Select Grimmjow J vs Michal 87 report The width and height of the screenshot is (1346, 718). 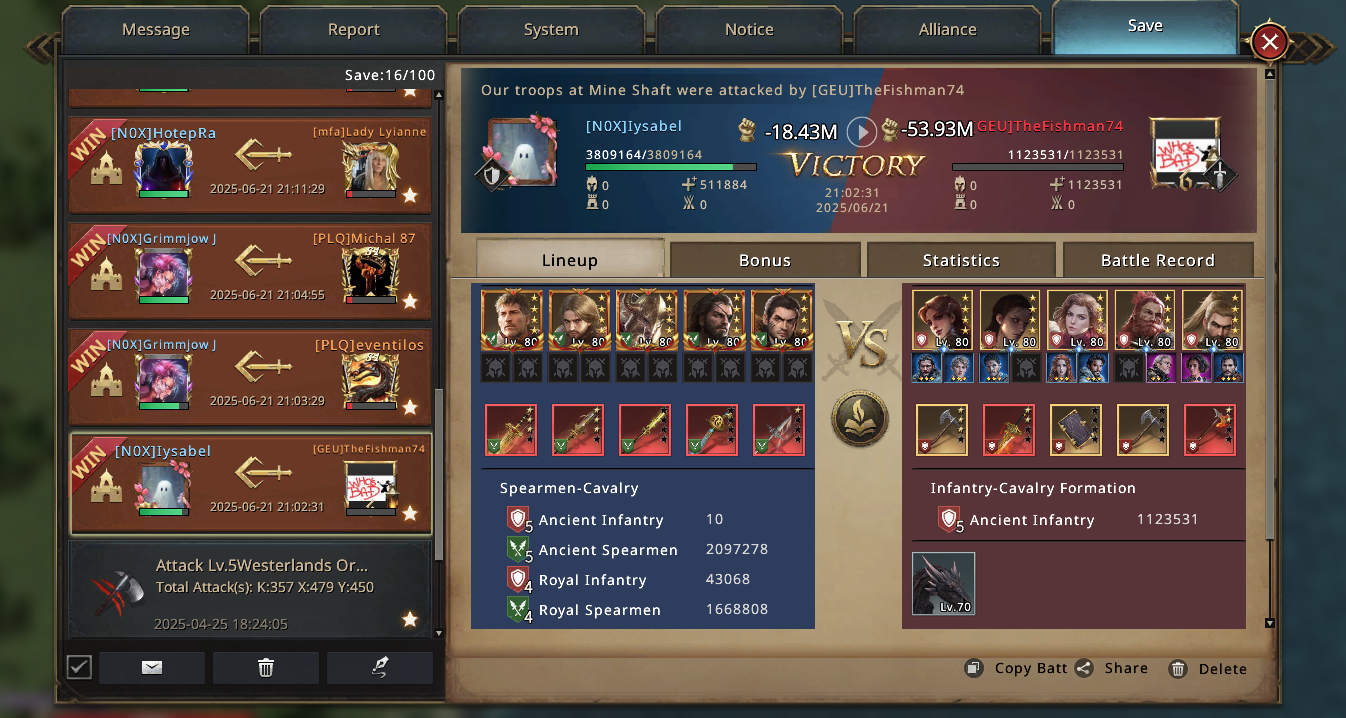[x=250, y=270]
